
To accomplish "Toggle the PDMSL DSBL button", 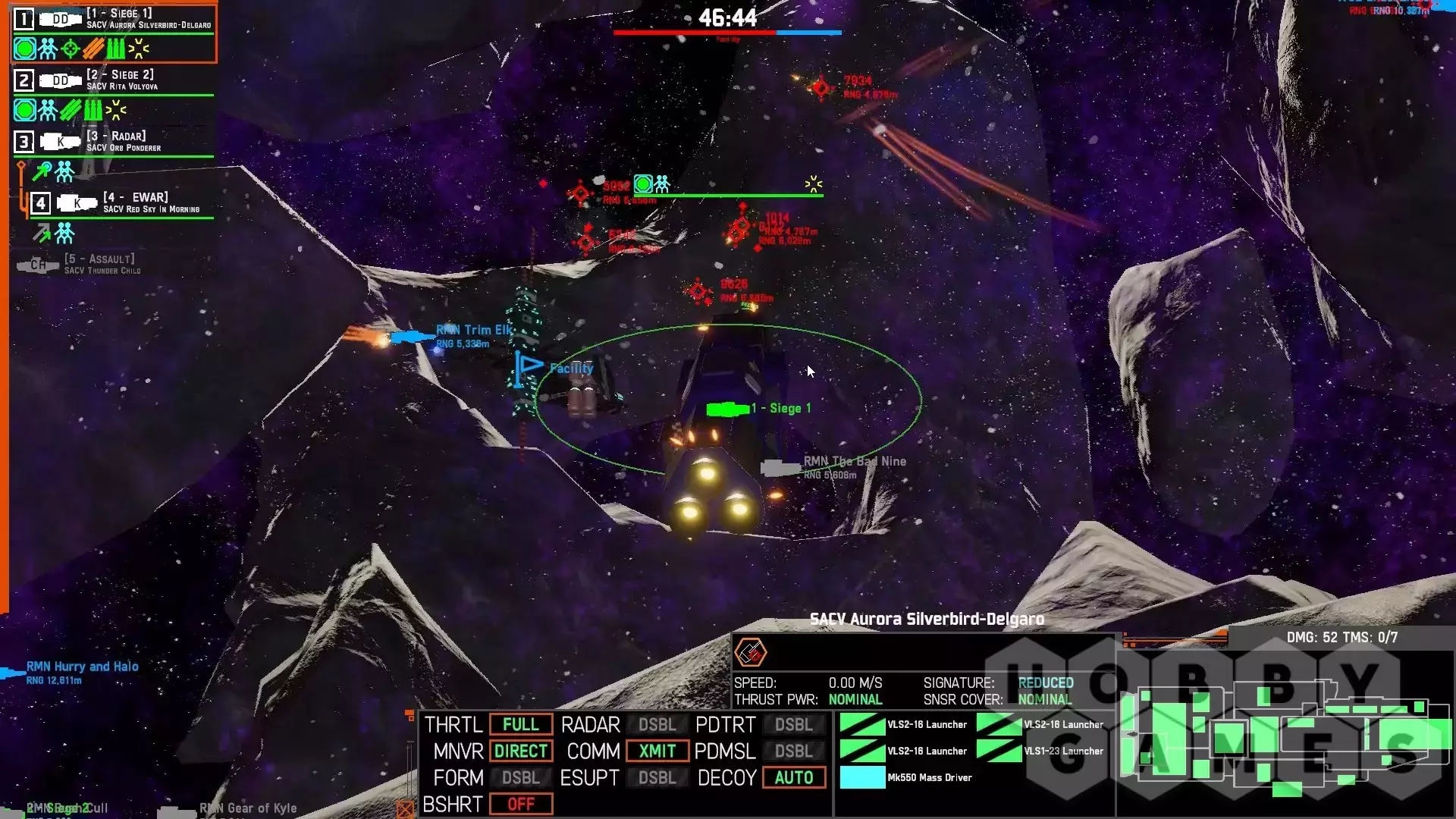I will click(x=793, y=752).
